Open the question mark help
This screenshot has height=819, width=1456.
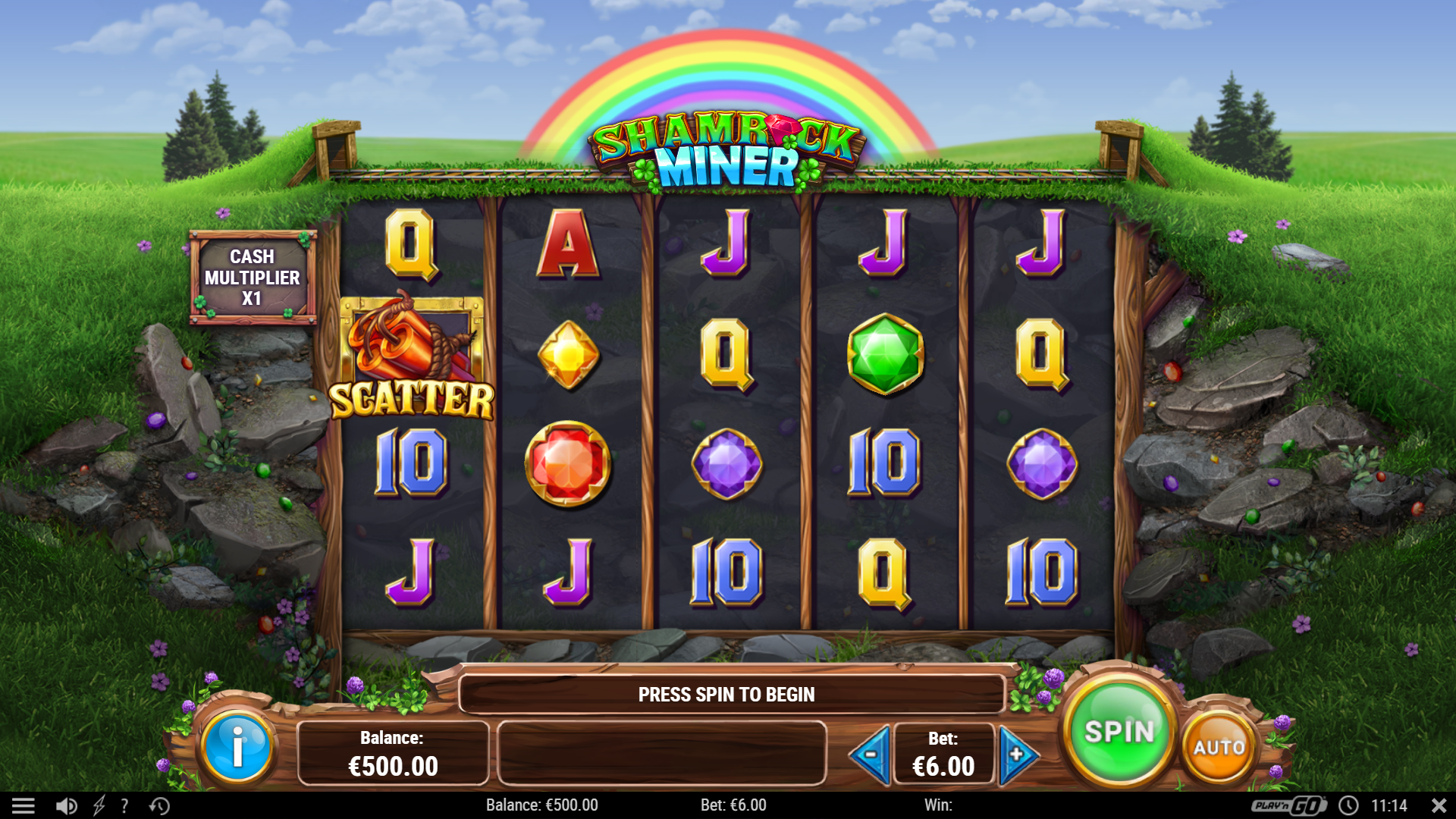[124, 805]
